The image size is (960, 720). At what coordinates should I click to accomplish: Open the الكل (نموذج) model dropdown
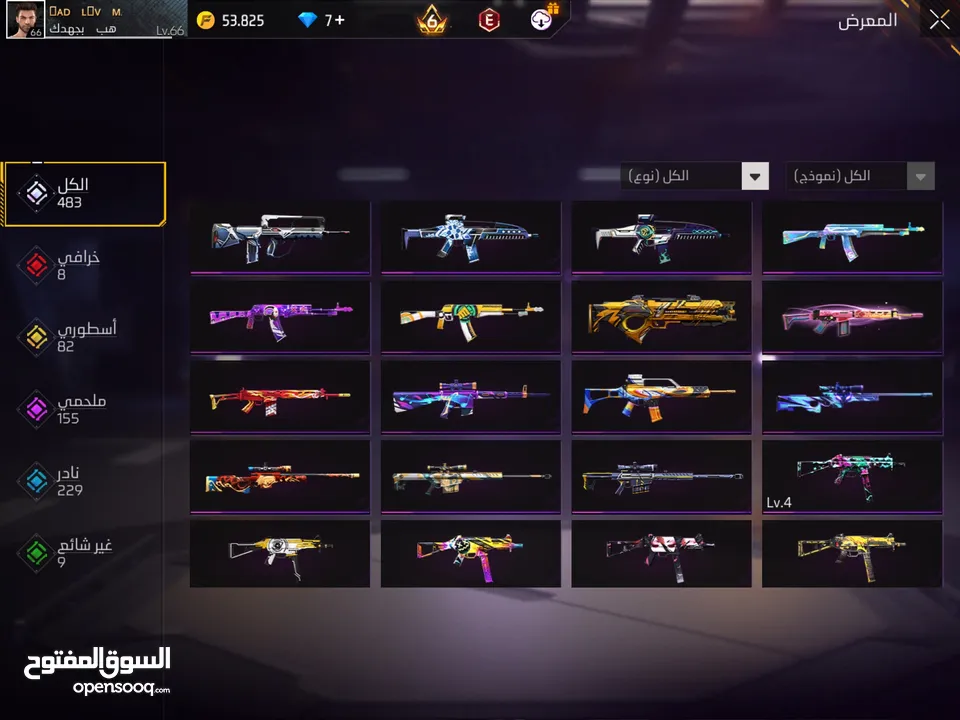click(x=860, y=176)
